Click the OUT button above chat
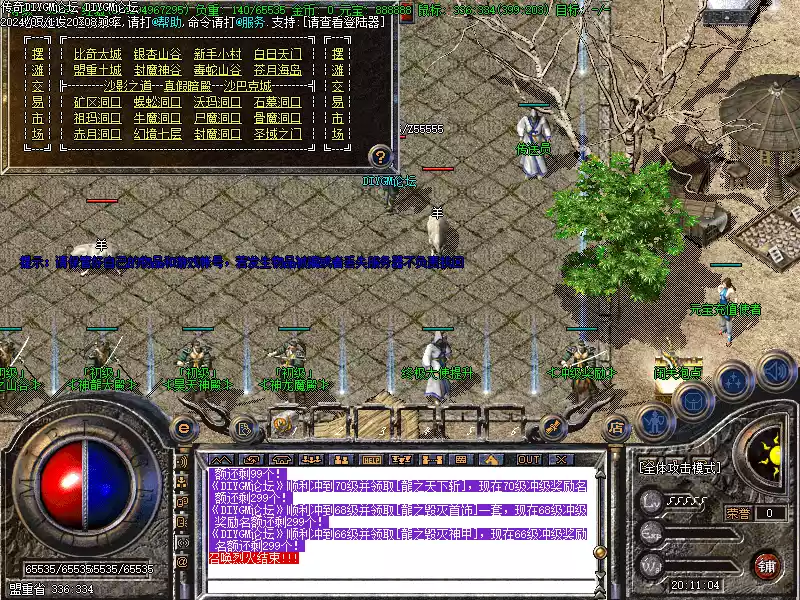 528,459
